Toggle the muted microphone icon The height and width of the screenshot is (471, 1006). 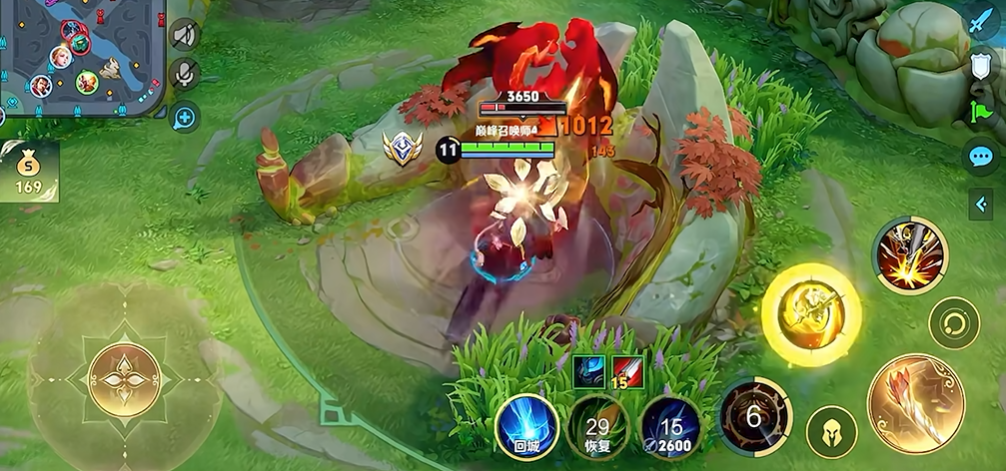(x=185, y=75)
